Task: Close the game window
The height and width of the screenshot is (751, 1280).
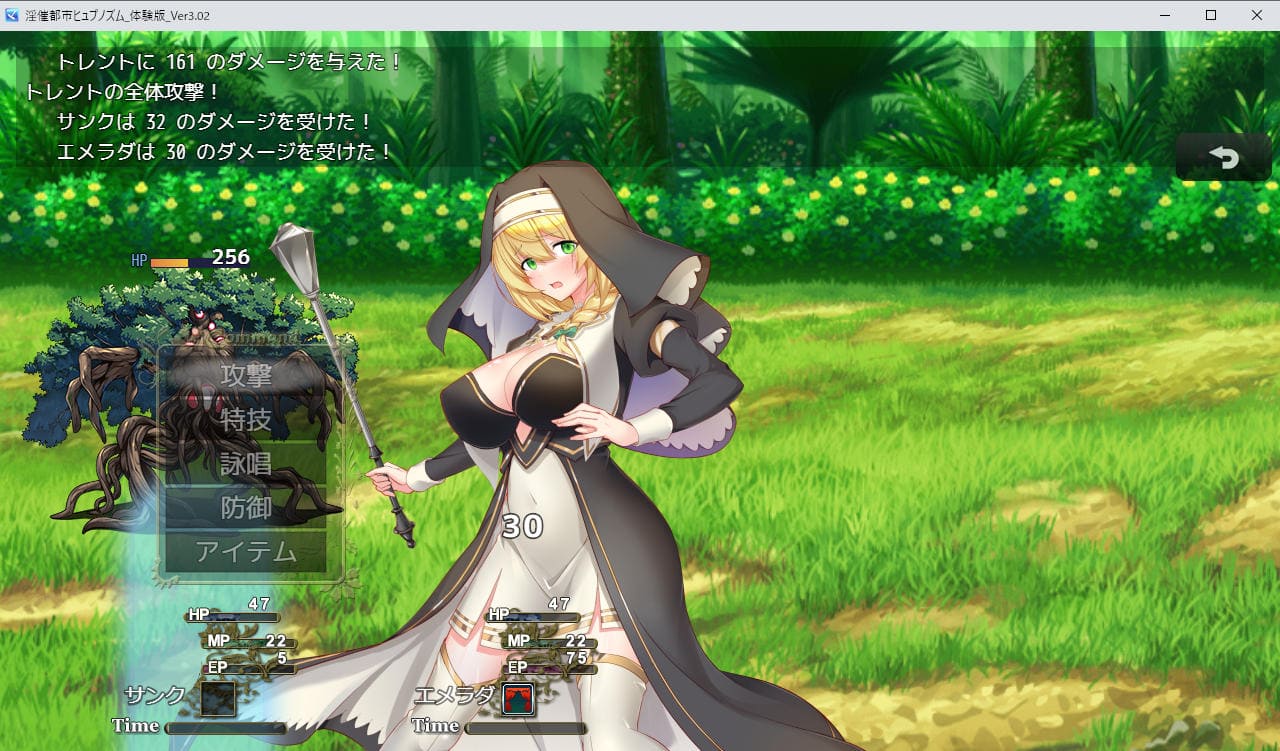Action: click(1257, 15)
